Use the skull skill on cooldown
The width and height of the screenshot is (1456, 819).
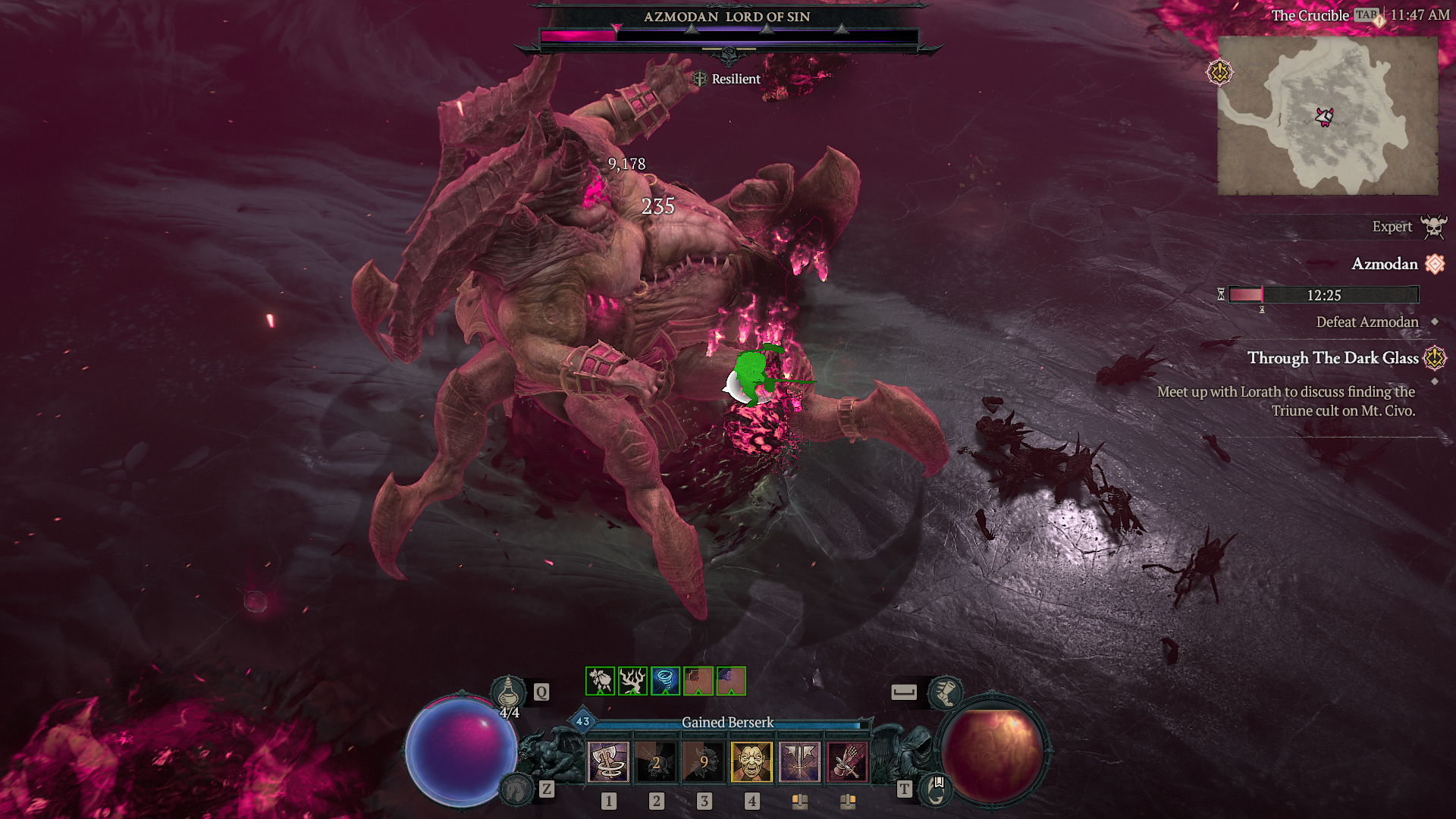tap(656, 761)
